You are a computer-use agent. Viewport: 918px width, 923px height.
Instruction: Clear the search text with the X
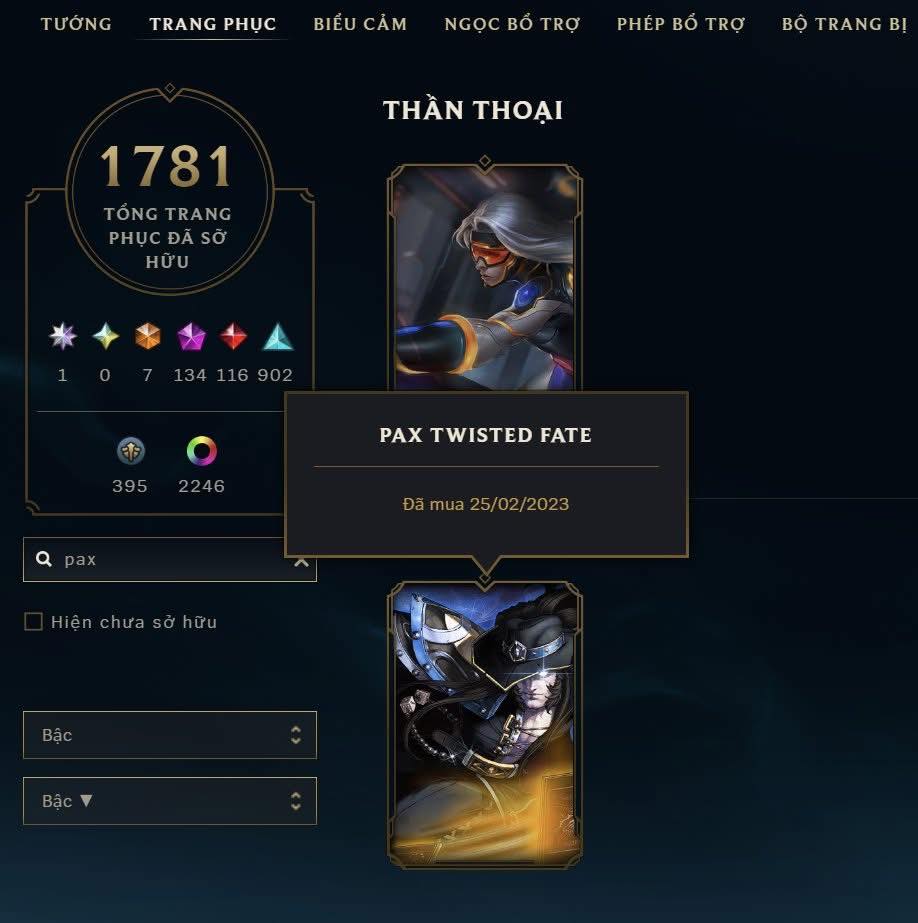301,561
